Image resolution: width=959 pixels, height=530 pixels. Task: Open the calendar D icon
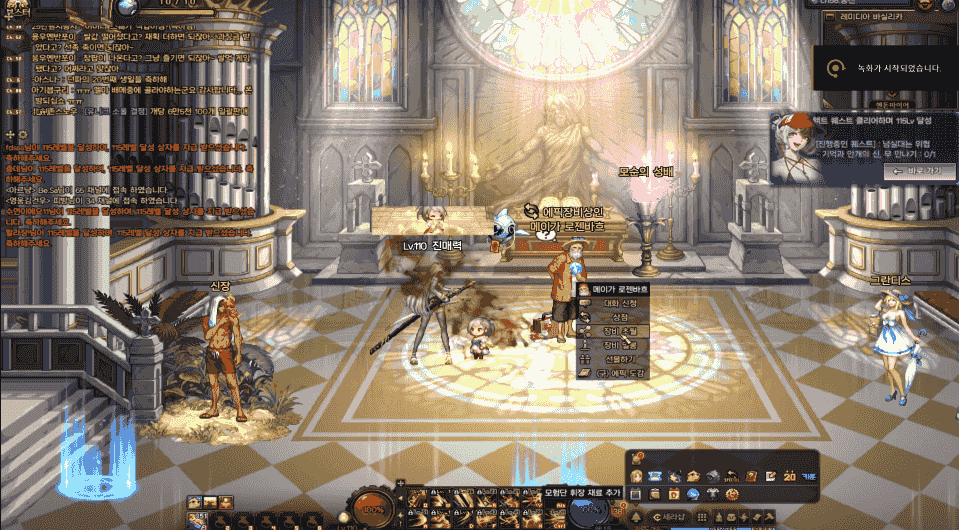click(x=676, y=494)
